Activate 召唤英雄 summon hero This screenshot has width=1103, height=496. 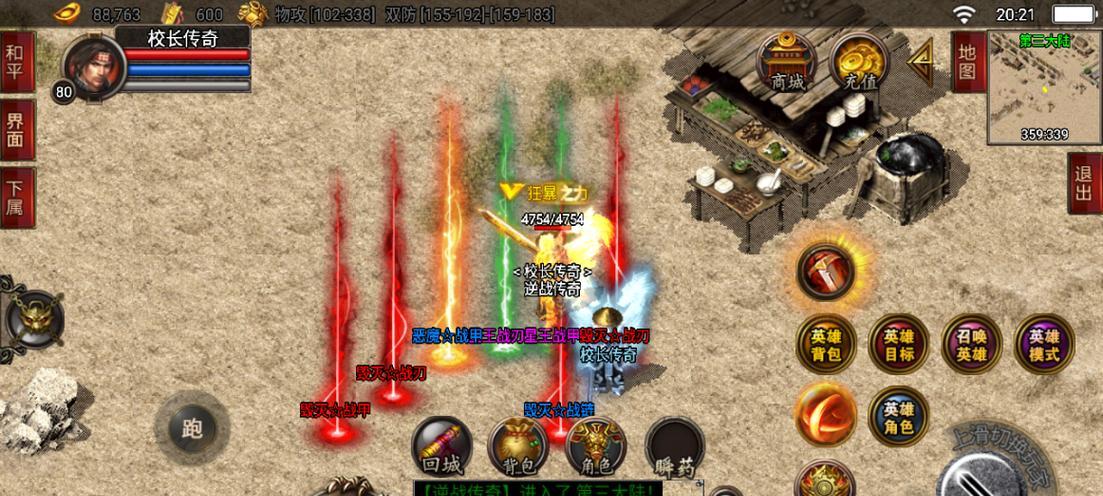[x=971, y=344]
